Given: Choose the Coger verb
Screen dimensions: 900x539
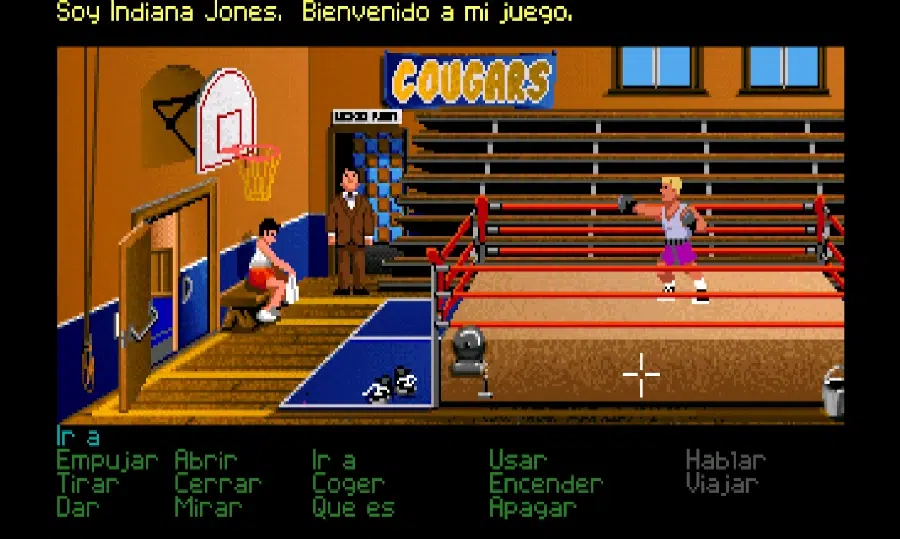Looking at the screenshot, I should (348, 485).
